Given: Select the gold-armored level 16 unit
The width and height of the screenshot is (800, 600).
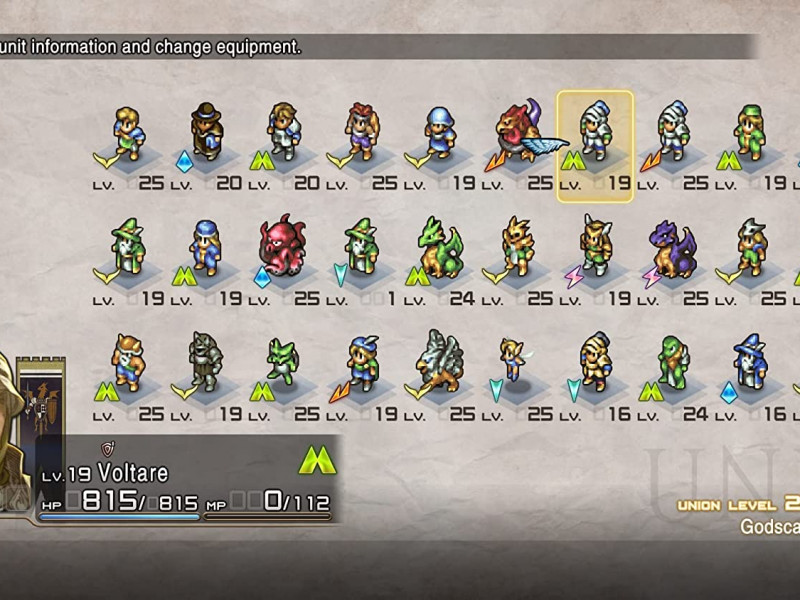Looking at the screenshot, I should 595,360.
